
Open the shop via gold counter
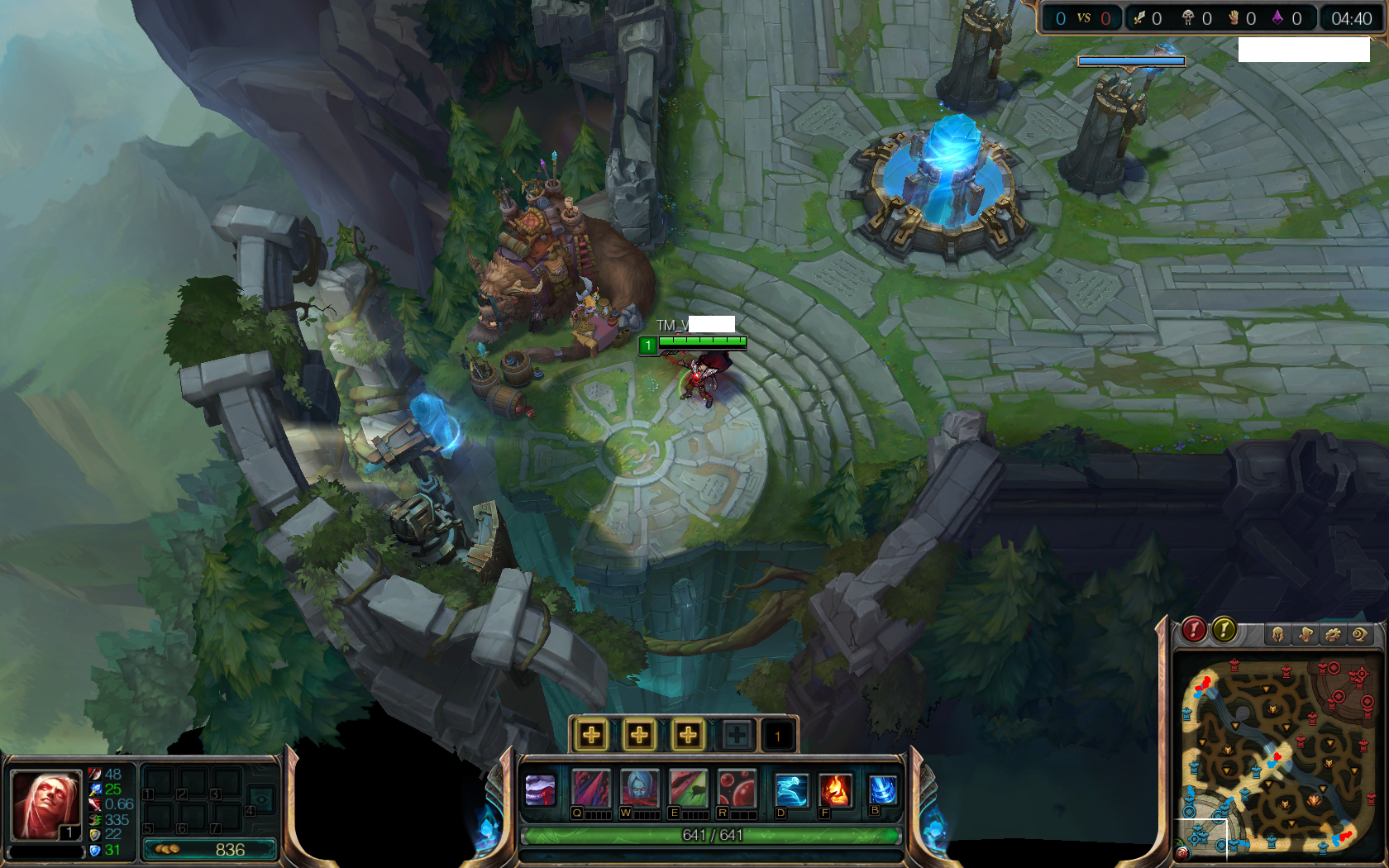(x=210, y=849)
